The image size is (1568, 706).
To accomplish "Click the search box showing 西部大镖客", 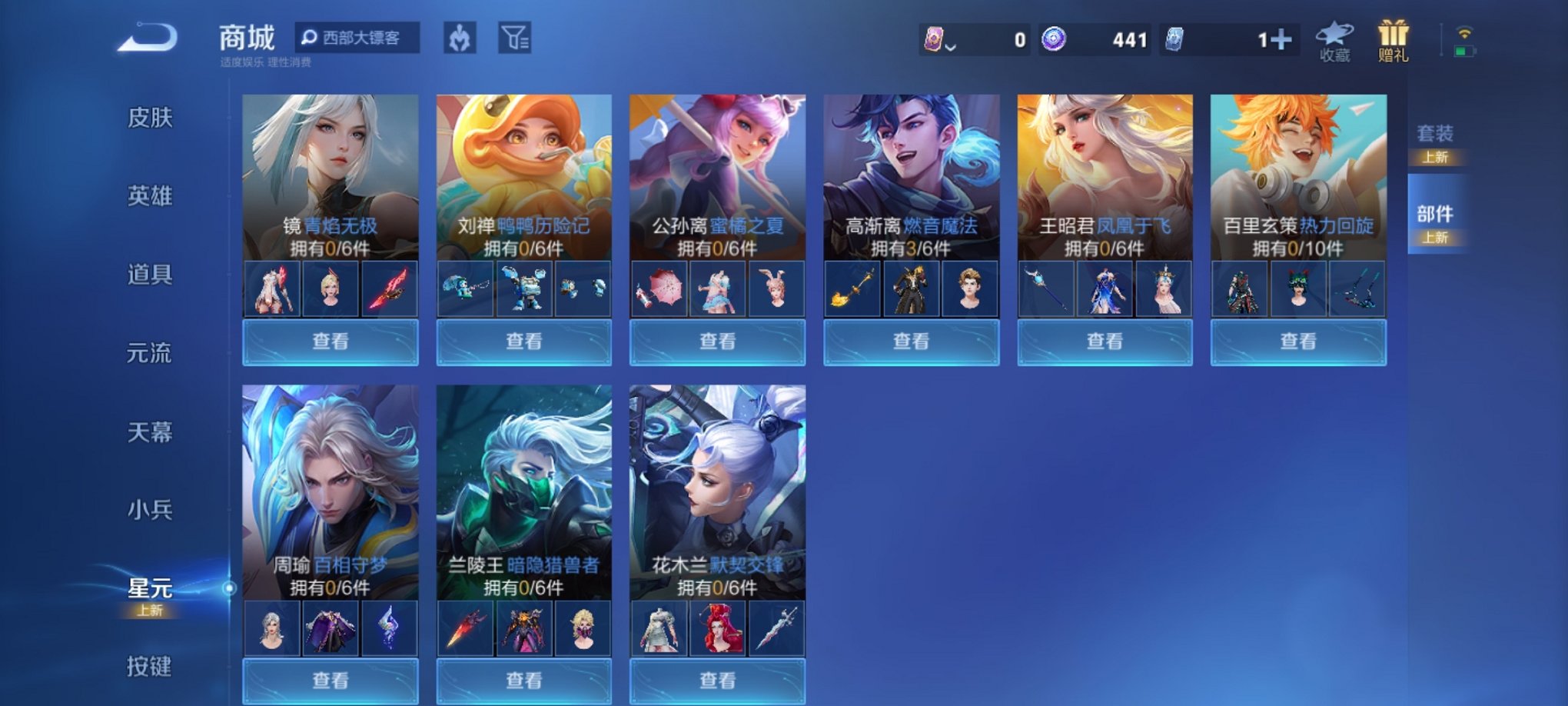I will pos(361,37).
